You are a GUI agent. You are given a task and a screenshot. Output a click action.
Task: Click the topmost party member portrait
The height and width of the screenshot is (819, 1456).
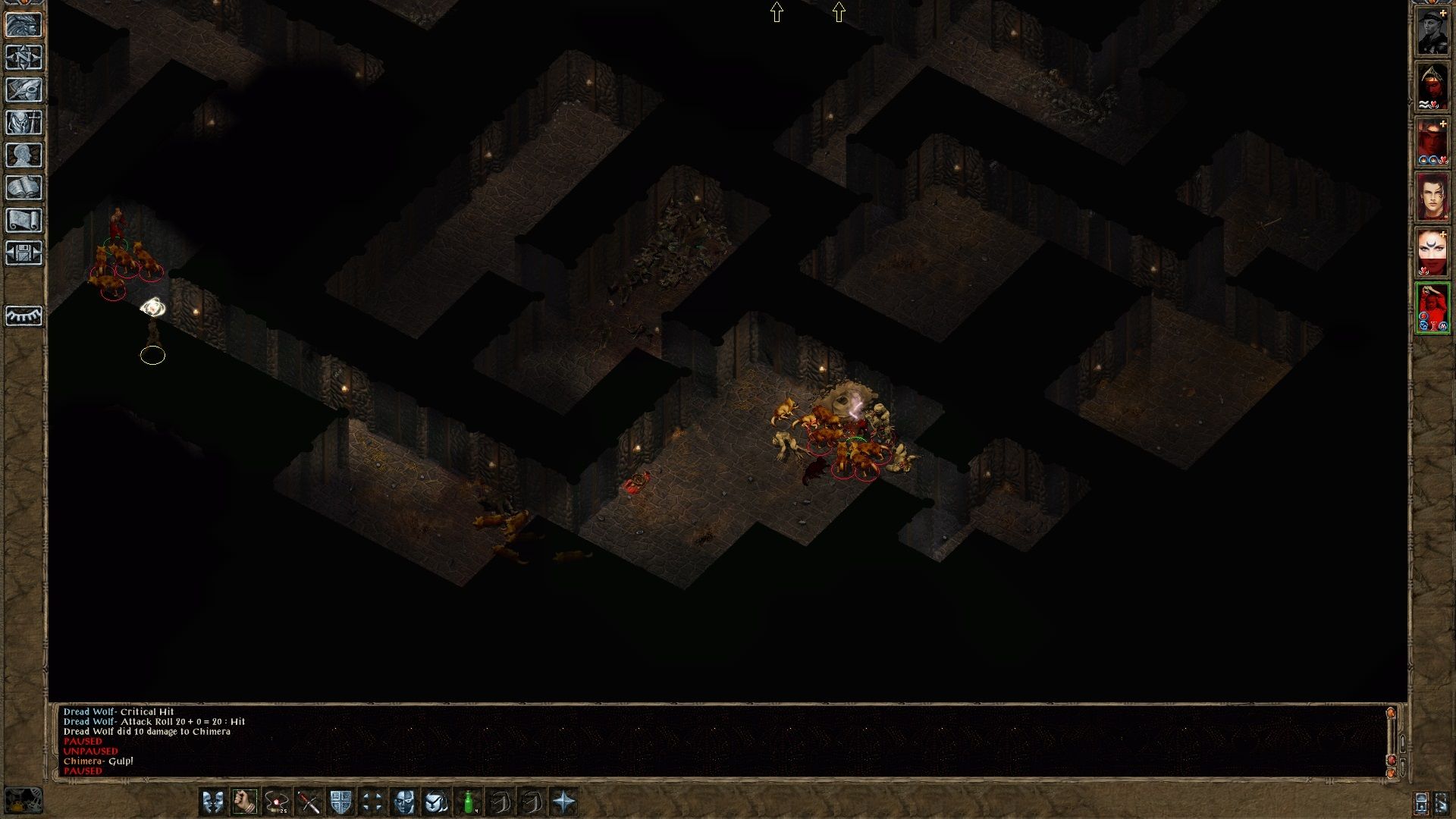click(x=1433, y=30)
